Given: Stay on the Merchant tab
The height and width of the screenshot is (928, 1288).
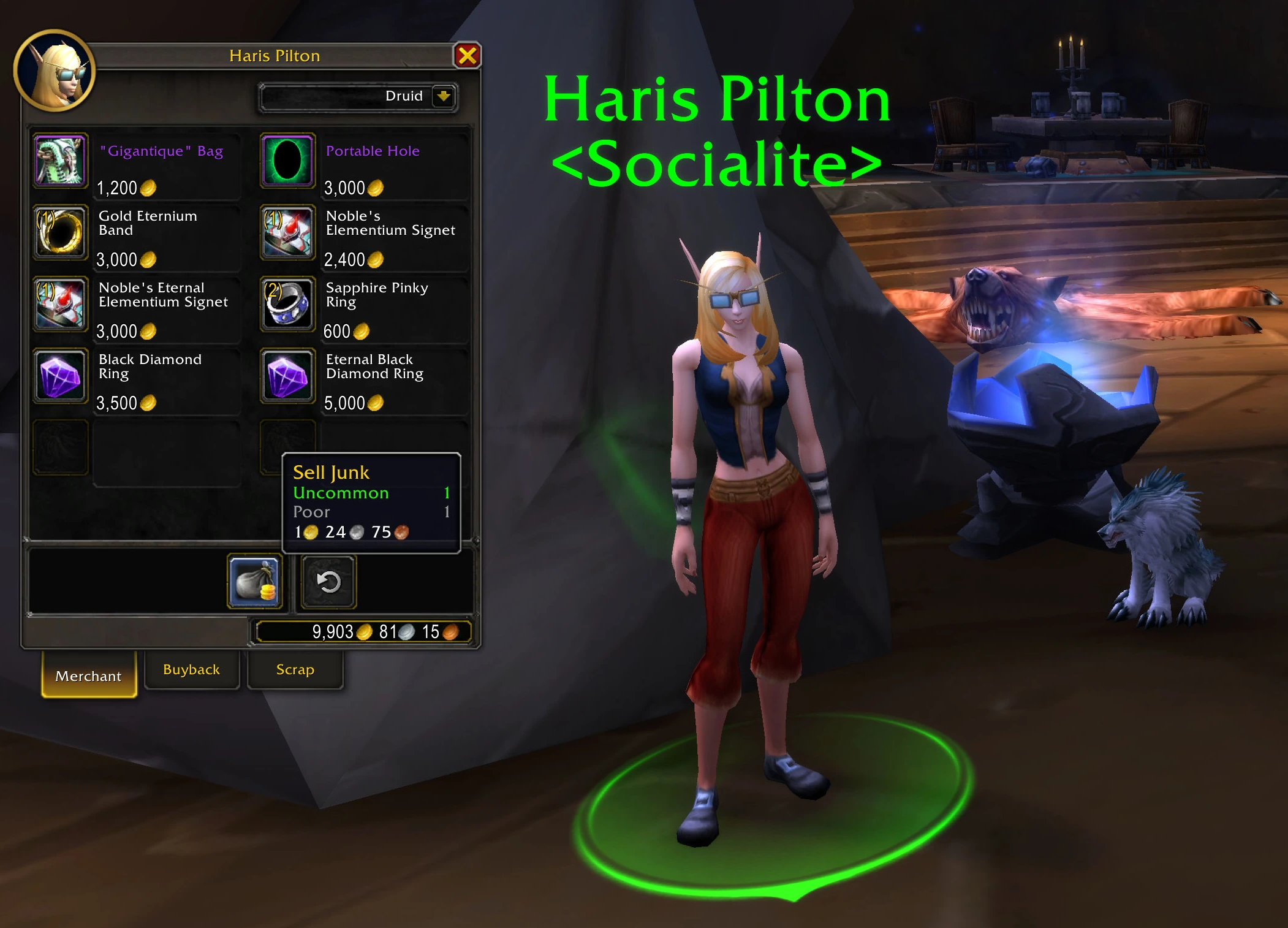Looking at the screenshot, I should click(x=89, y=675).
